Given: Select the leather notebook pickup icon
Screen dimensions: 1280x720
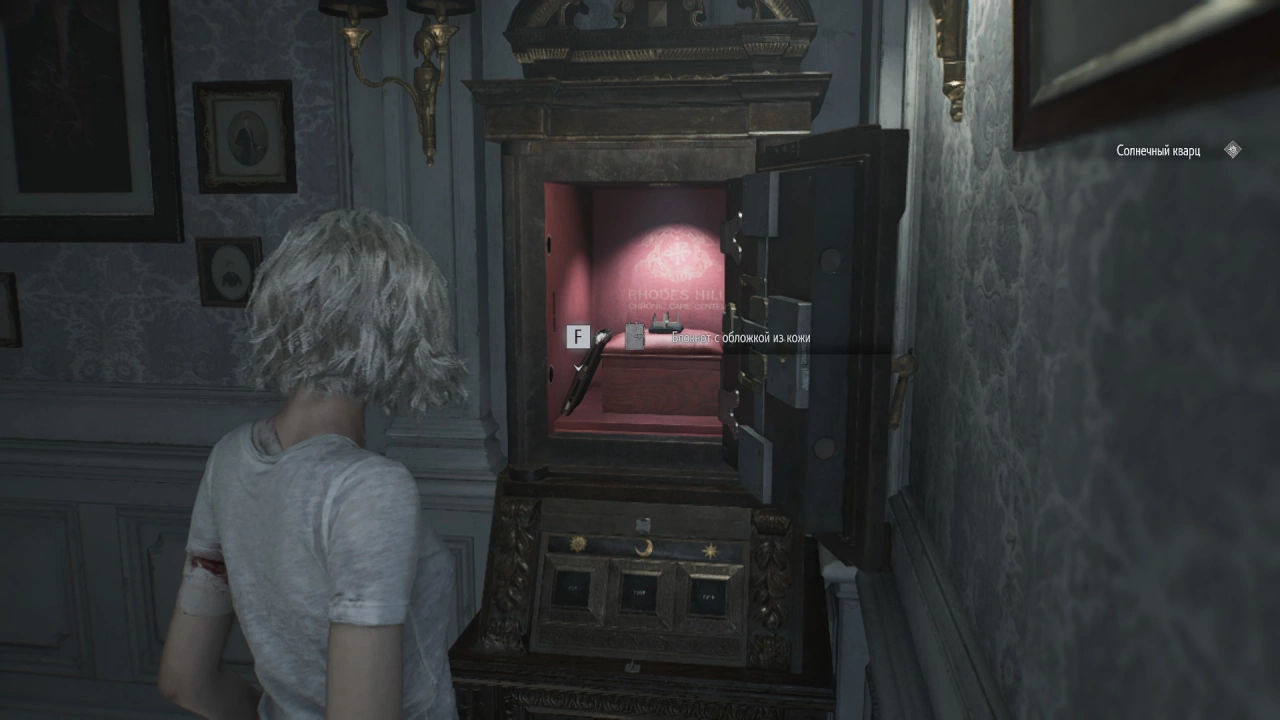Looking at the screenshot, I should click(x=635, y=337).
